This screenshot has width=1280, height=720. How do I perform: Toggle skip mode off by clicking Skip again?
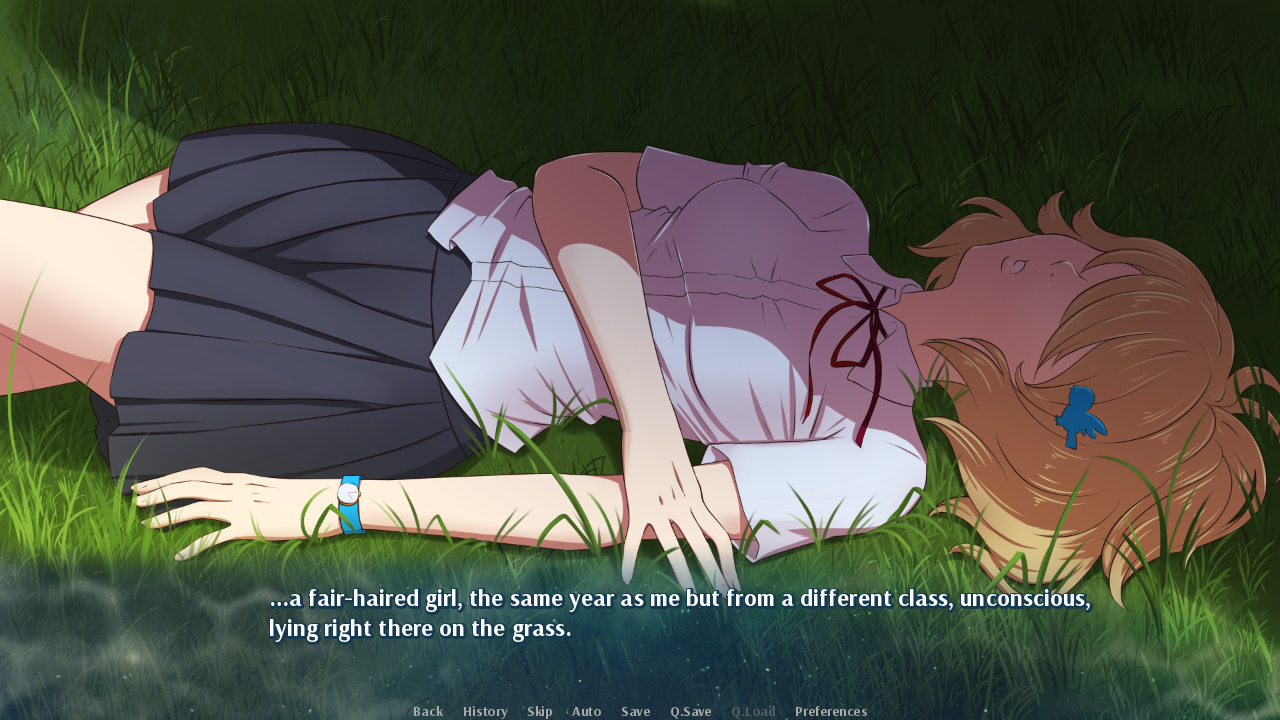click(x=539, y=711)
